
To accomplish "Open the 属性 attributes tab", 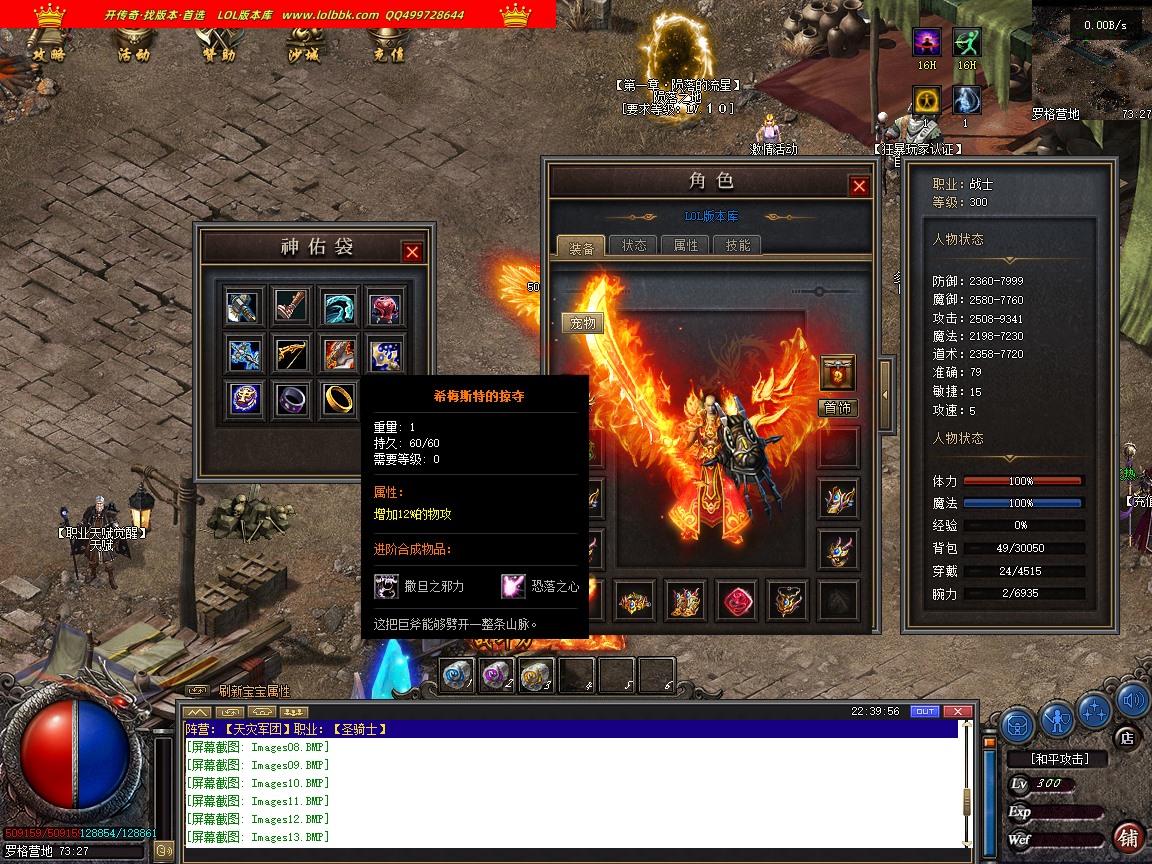I will click(x=686, y=245).
